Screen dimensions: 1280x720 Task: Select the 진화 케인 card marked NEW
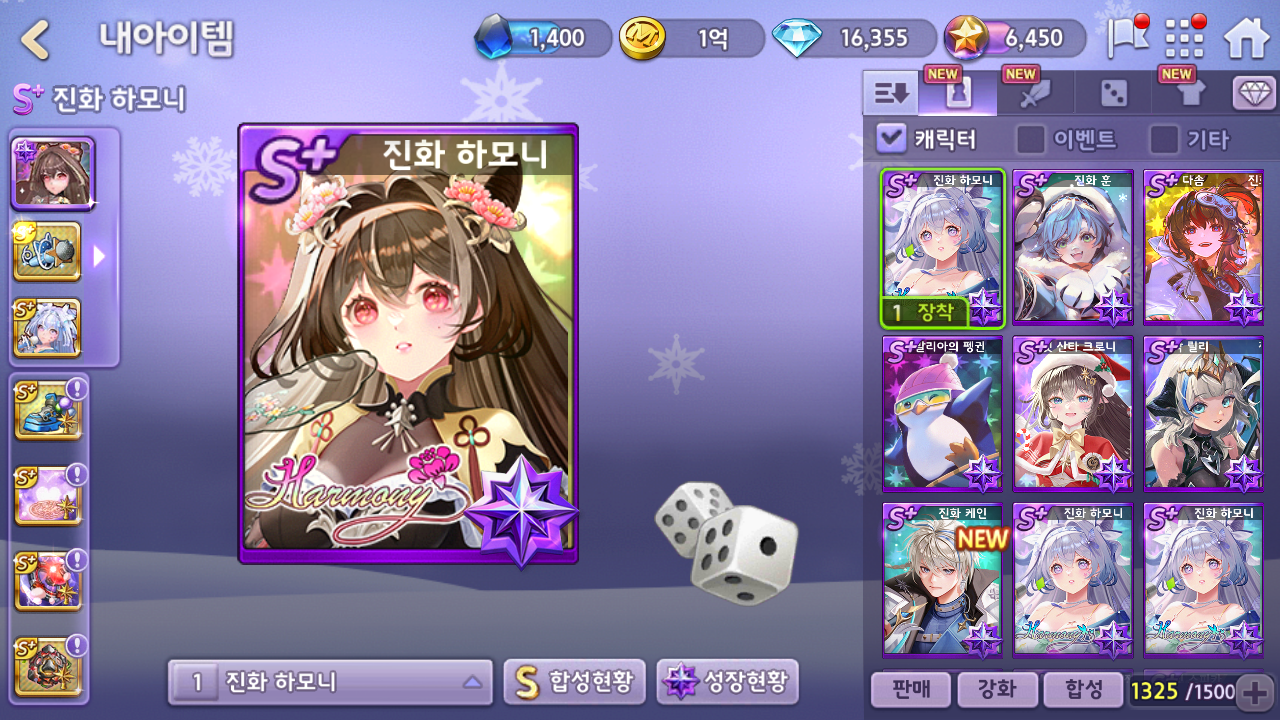[942, 580]
